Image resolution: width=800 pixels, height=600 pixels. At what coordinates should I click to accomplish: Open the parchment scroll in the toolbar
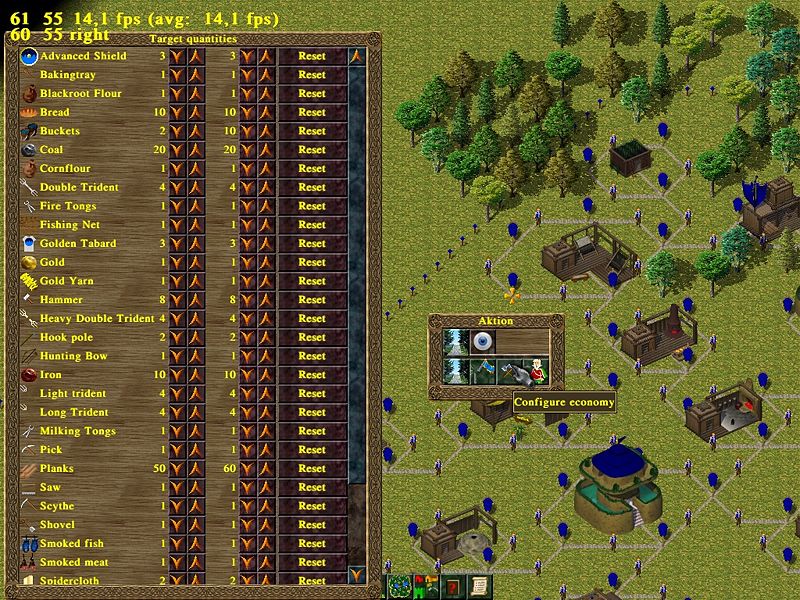479,586
